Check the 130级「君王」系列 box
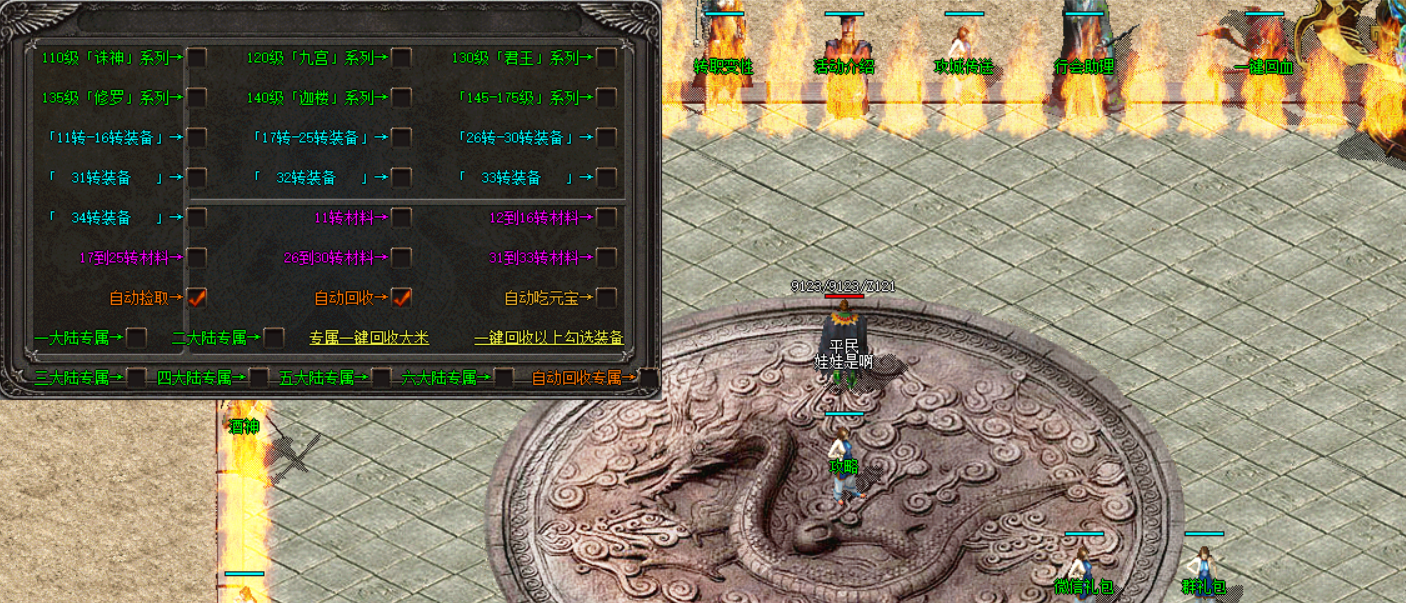Screen dimensions: 1406x603 pyautogui.click(x=606, y=58)
